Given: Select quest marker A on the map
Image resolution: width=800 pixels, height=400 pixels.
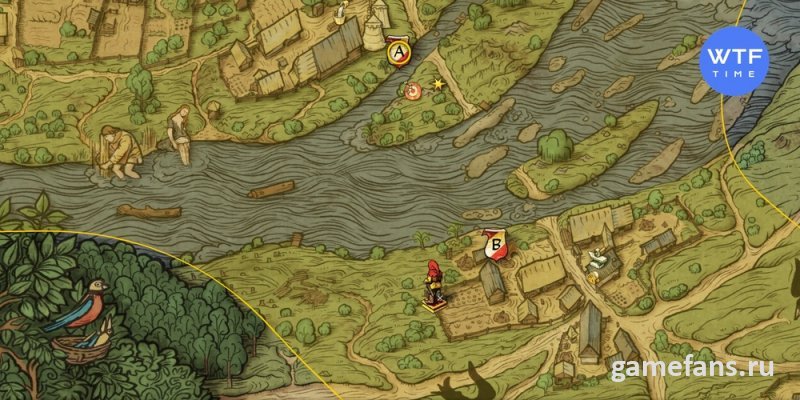Looking at the screenshot, I should point(399,49).
